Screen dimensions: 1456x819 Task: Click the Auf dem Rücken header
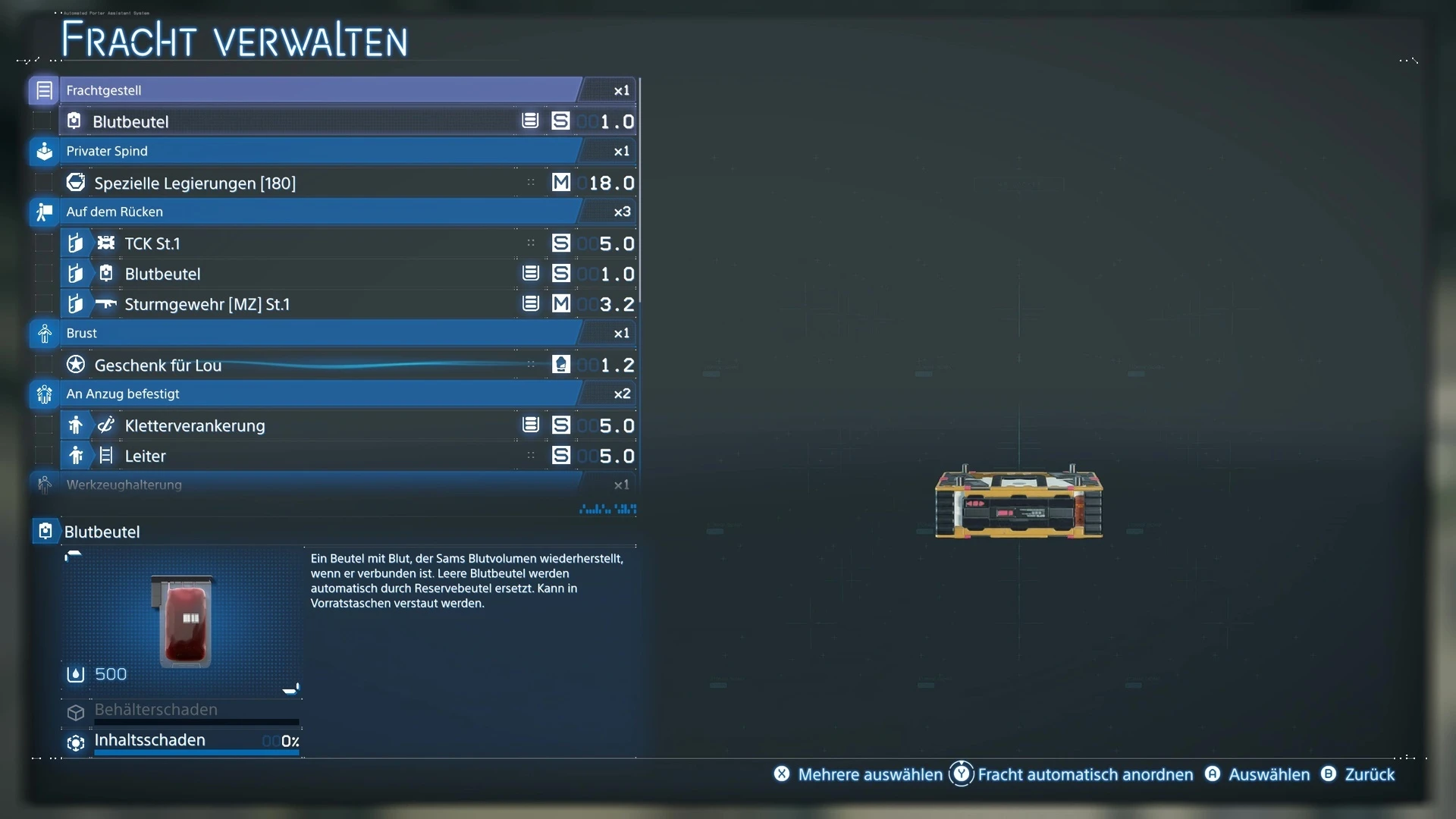click(318, 212)
